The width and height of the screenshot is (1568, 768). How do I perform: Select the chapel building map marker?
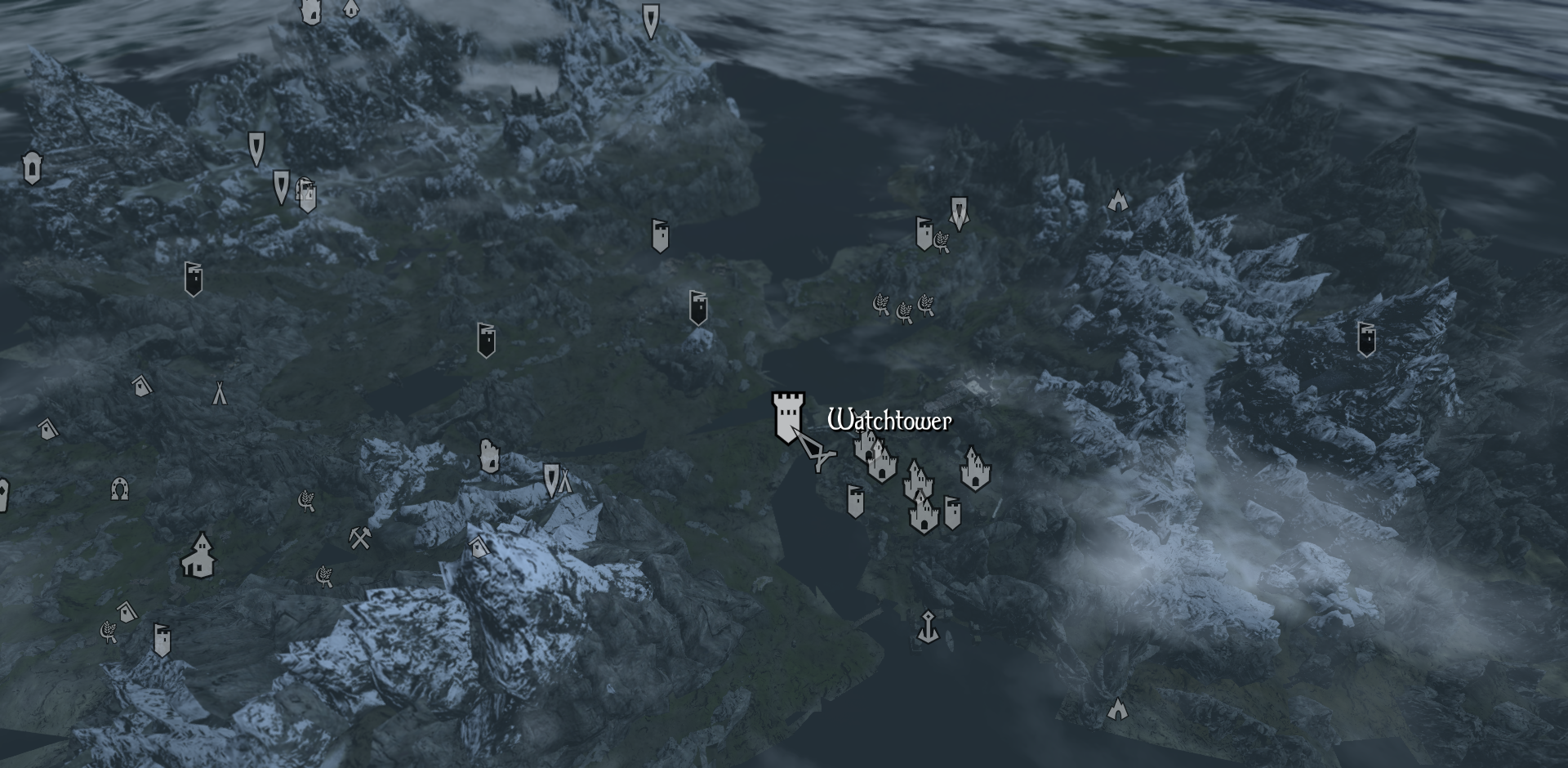tap(198, 556)
